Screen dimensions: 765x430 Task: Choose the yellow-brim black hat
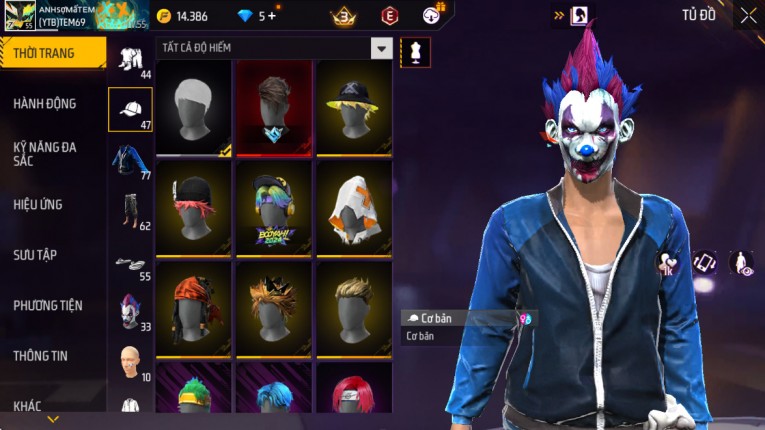point(354,107)
